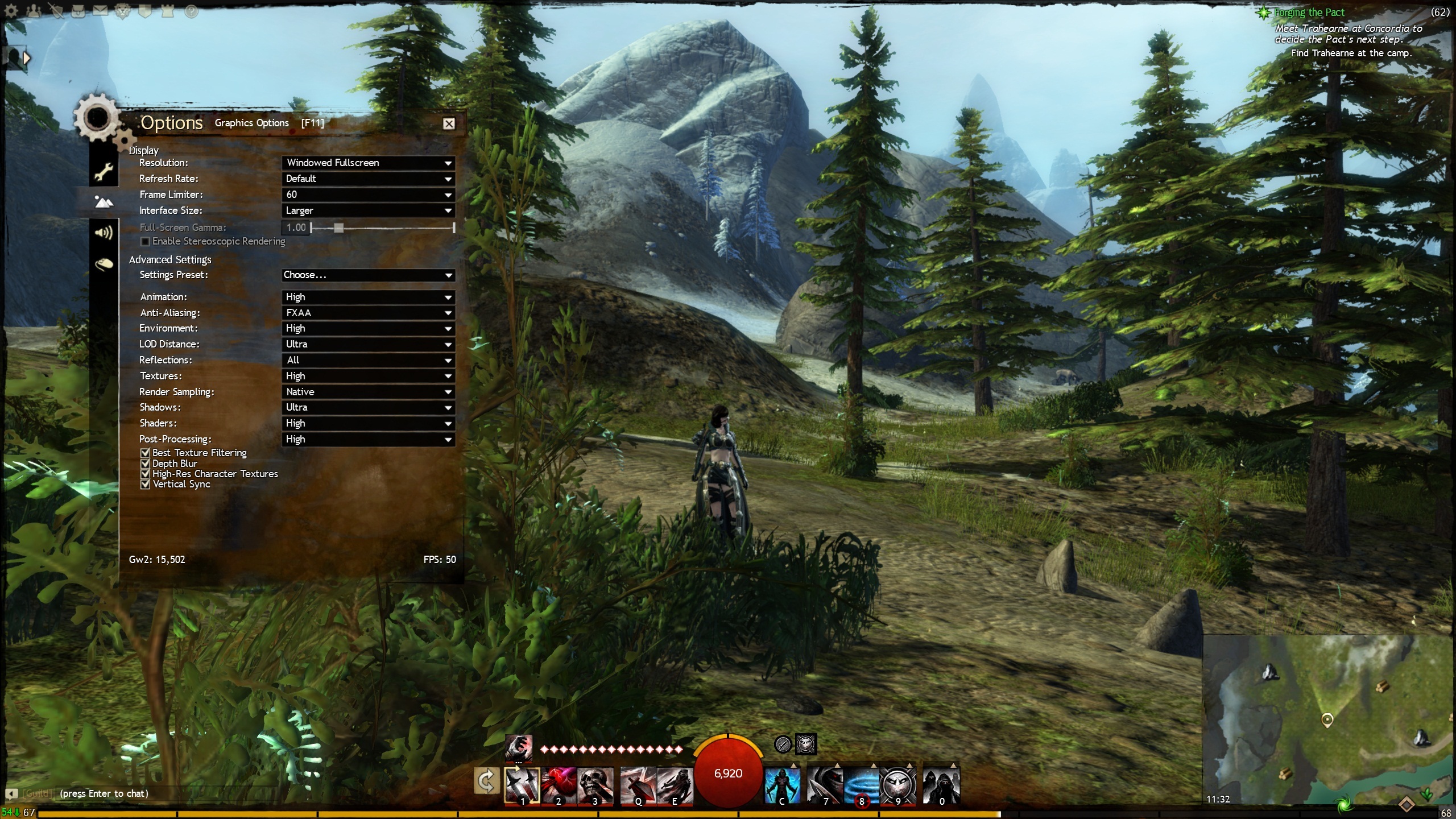The width and height of the screenshot is (1456, 819).
Task: Change the Shadows quality dropdown
Action: (x=368, y=407)
